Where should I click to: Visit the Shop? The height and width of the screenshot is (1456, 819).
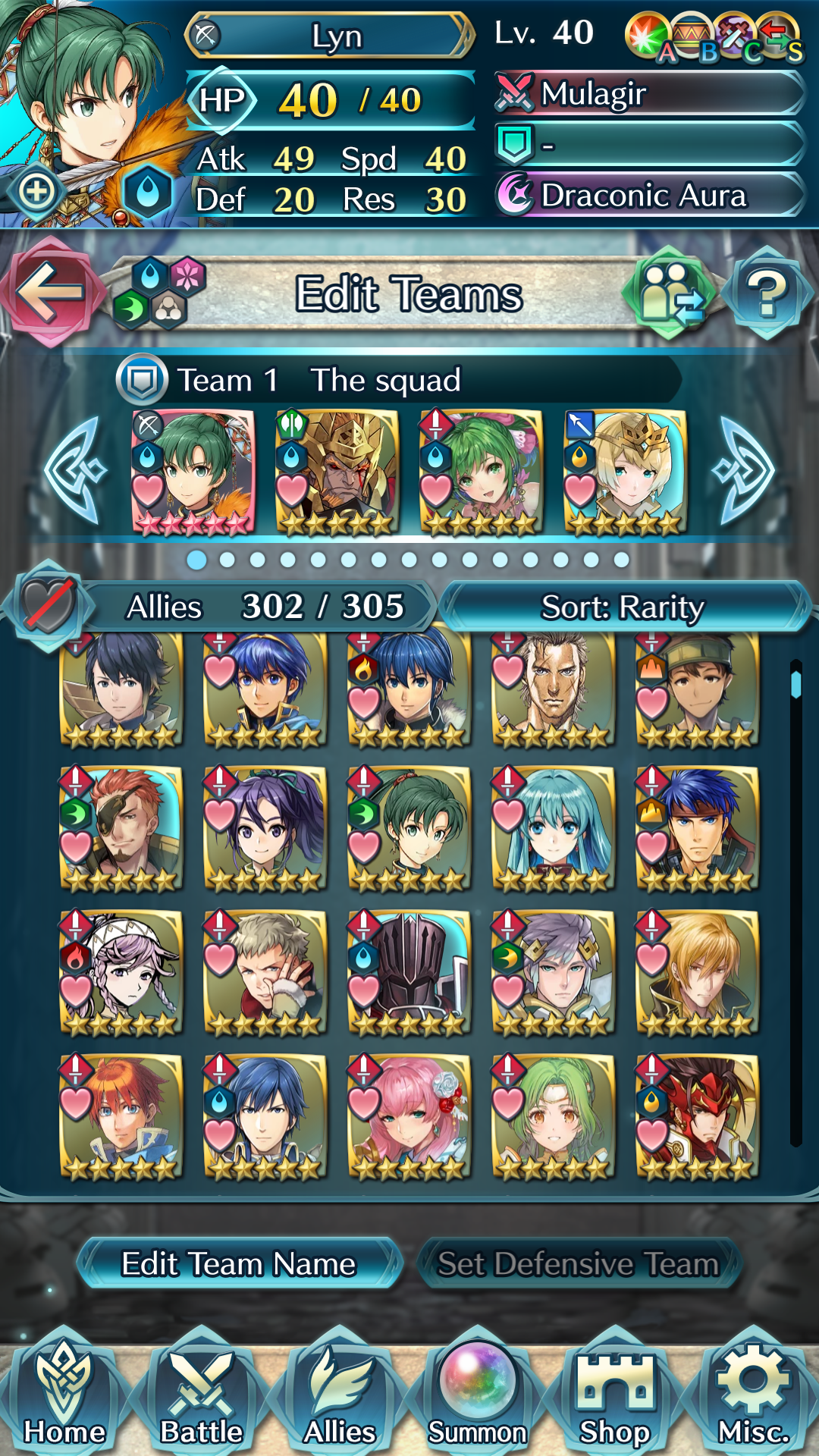tap(615, 1395)
